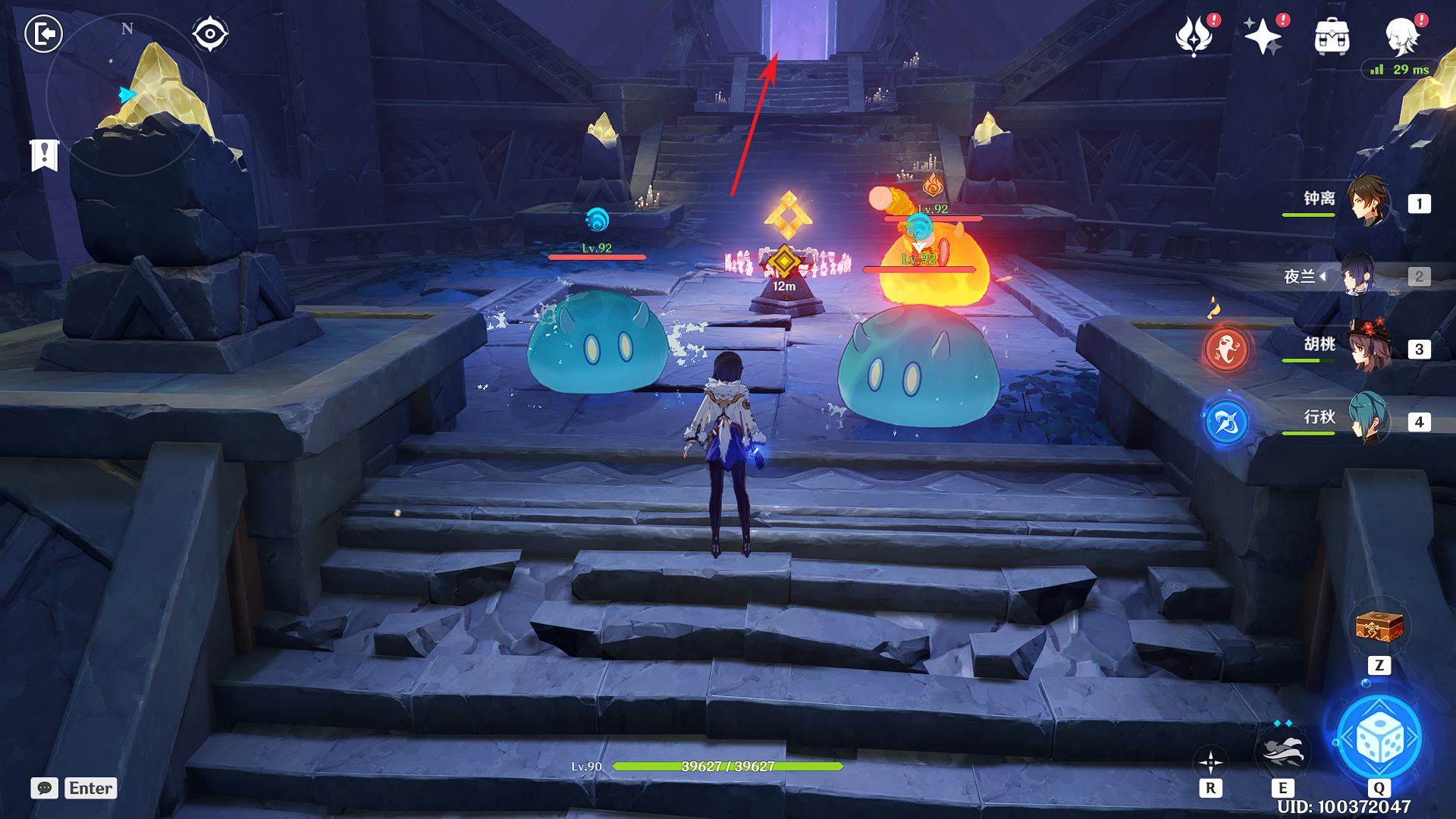Toggle the eye view icon
This screenshot has height=819, width=1456.
(209, 34)
